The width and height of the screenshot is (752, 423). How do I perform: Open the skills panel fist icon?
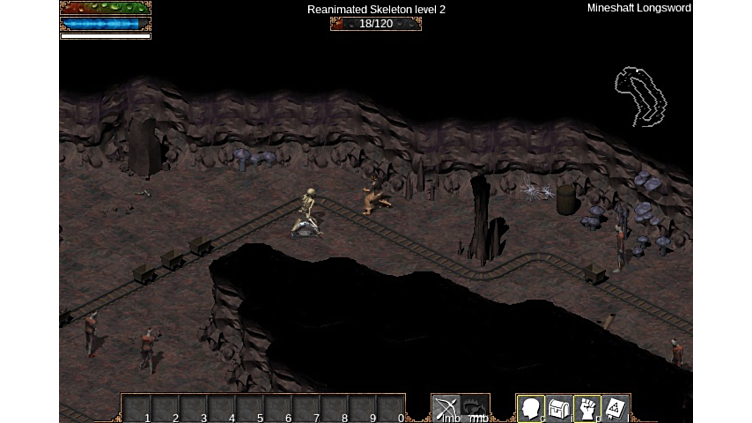(587, 408)
